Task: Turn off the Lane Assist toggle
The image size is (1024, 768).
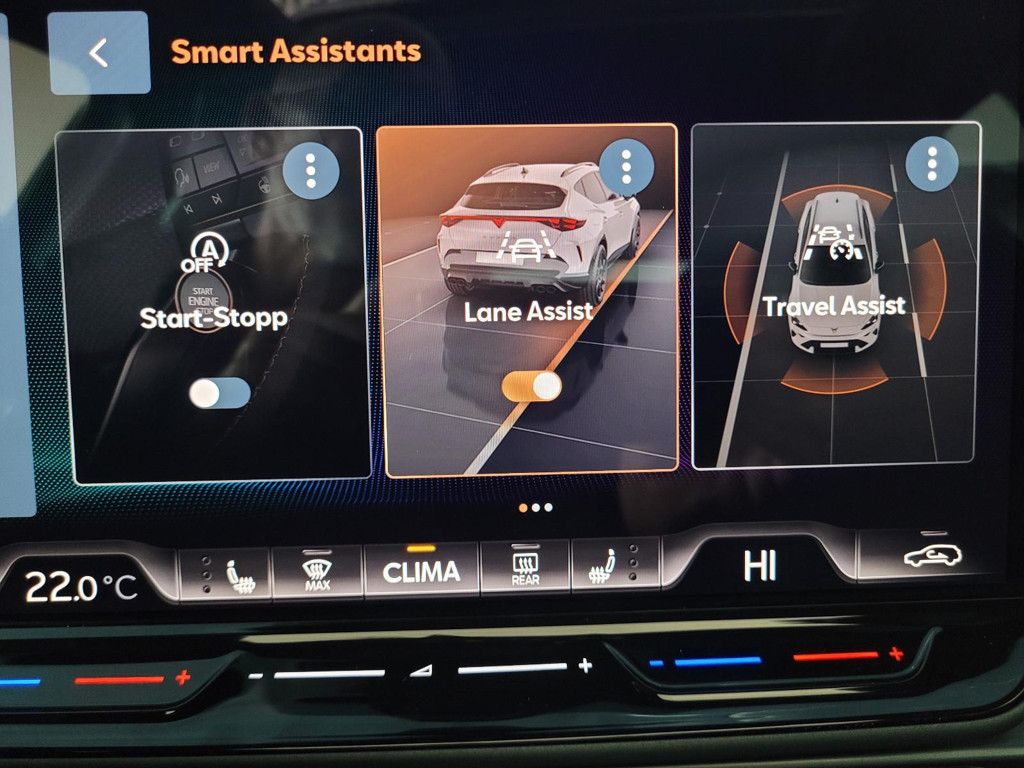Action: tap(532, 386)
